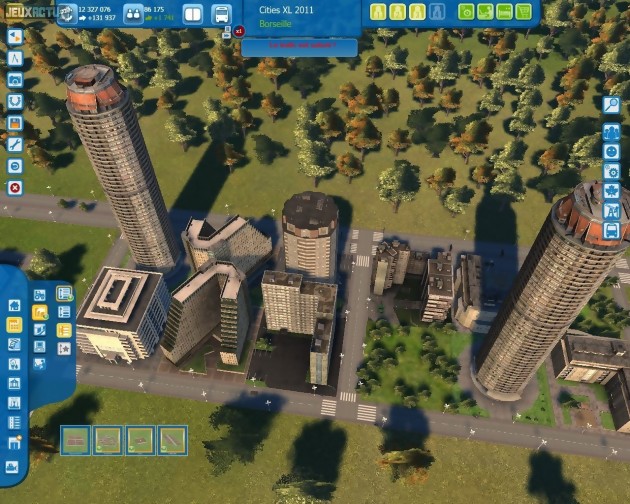Select the highlighted yellow building category
The width and height of the screenshot is (630, 504).
(14, 325)
